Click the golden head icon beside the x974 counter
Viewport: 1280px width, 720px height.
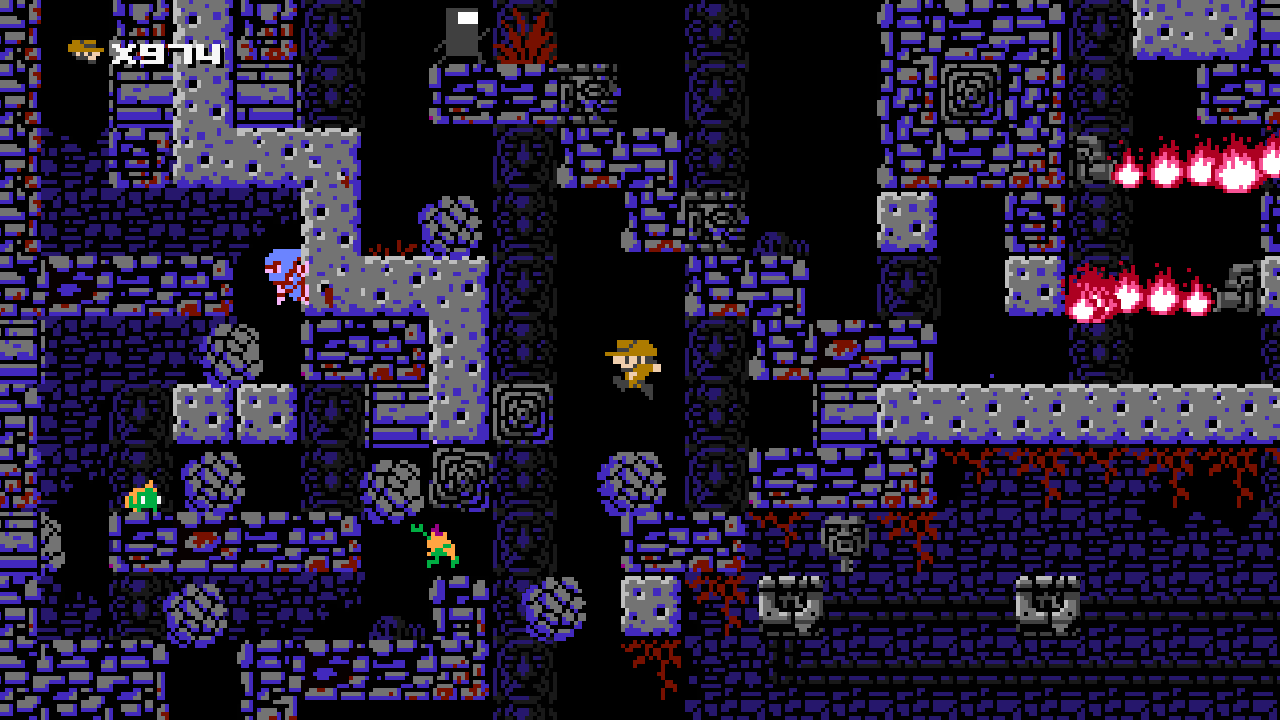pos(82,48)
